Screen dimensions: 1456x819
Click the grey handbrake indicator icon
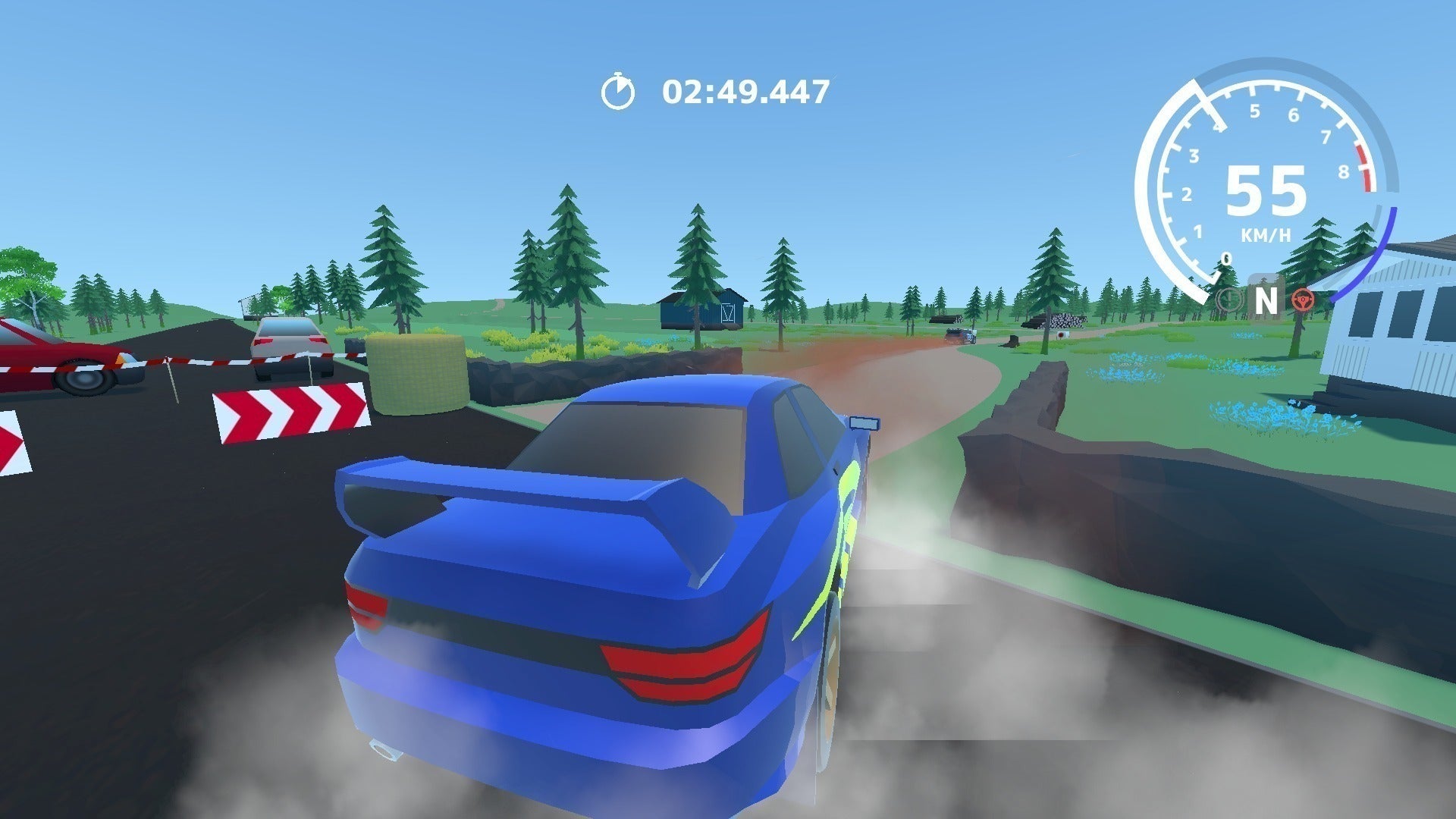coord(1228,300)
